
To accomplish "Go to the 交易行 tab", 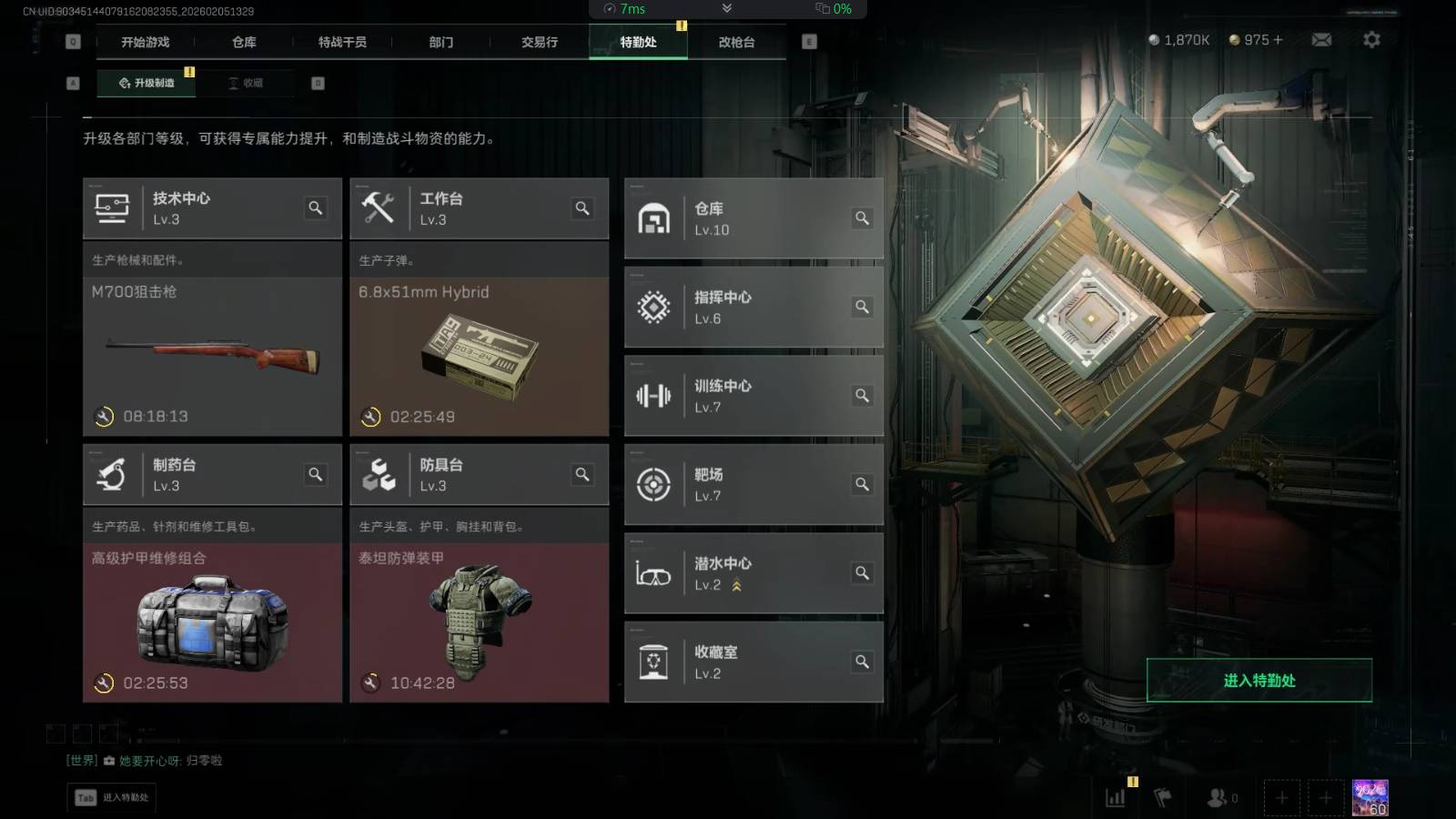I will 540,42.
